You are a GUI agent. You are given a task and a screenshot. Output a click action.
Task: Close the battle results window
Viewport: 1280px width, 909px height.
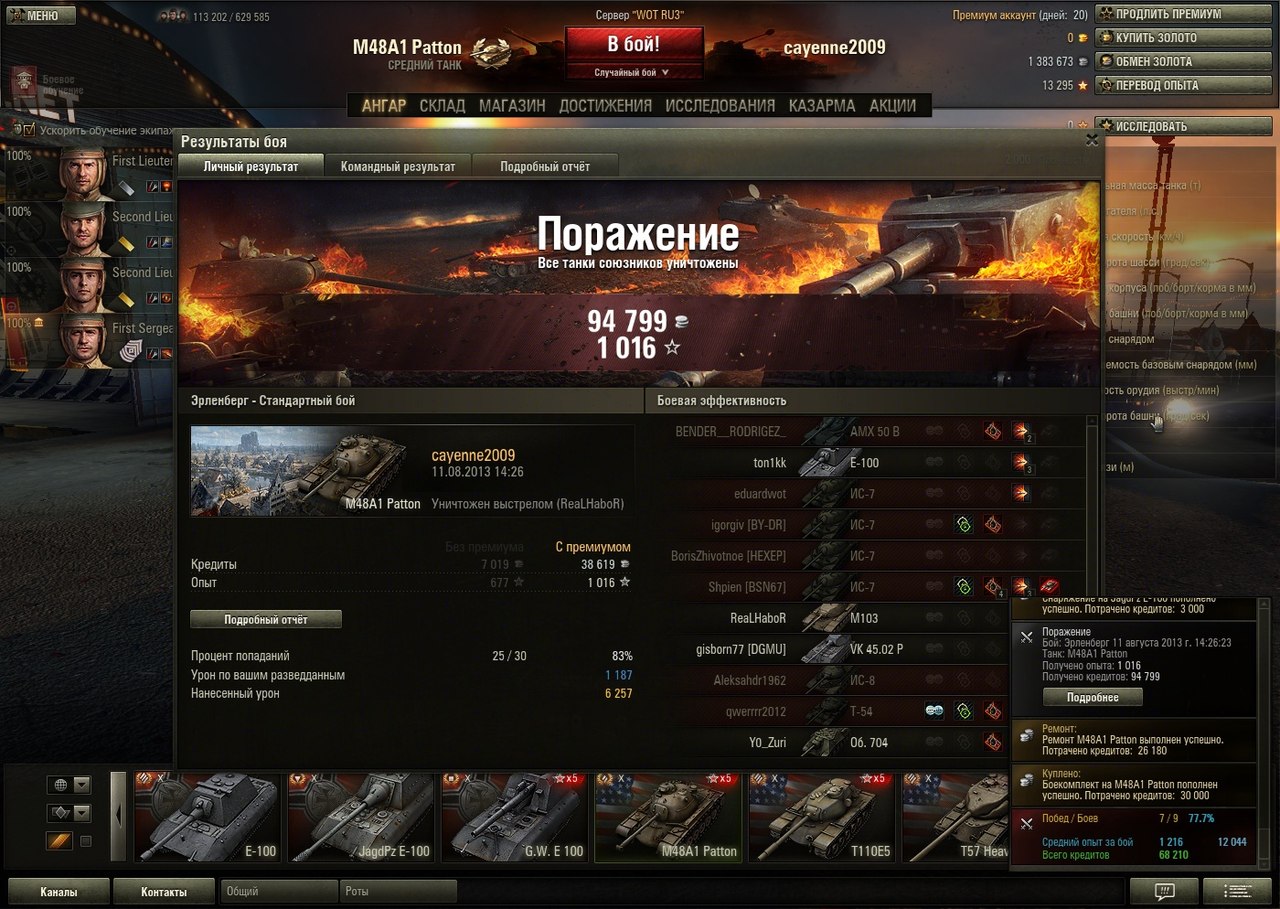click(1092, 141)
